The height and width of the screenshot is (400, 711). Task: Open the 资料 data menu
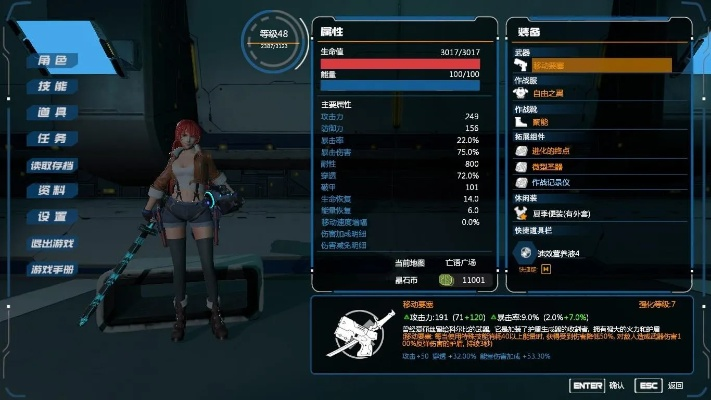[x=52, y=190]
